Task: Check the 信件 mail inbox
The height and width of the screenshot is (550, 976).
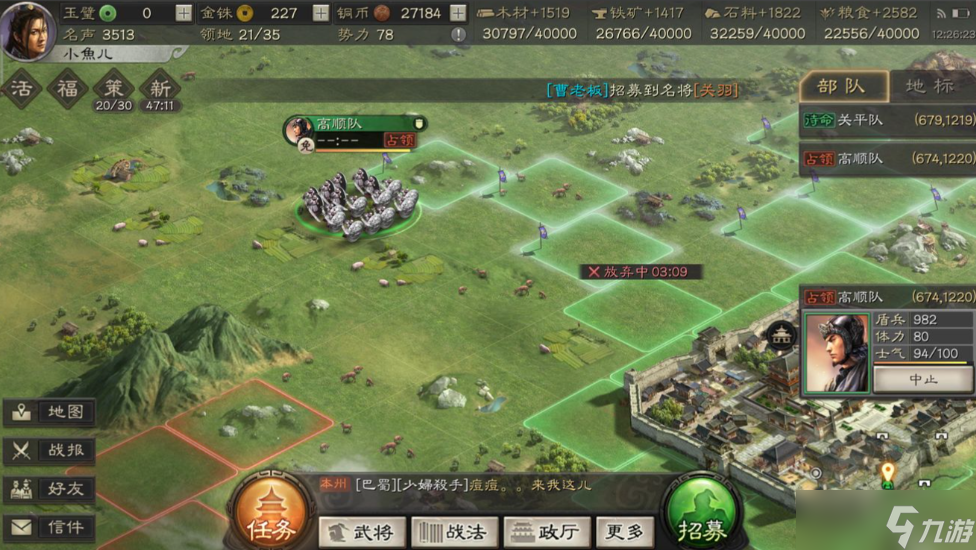Action: [x=50, y=527]
